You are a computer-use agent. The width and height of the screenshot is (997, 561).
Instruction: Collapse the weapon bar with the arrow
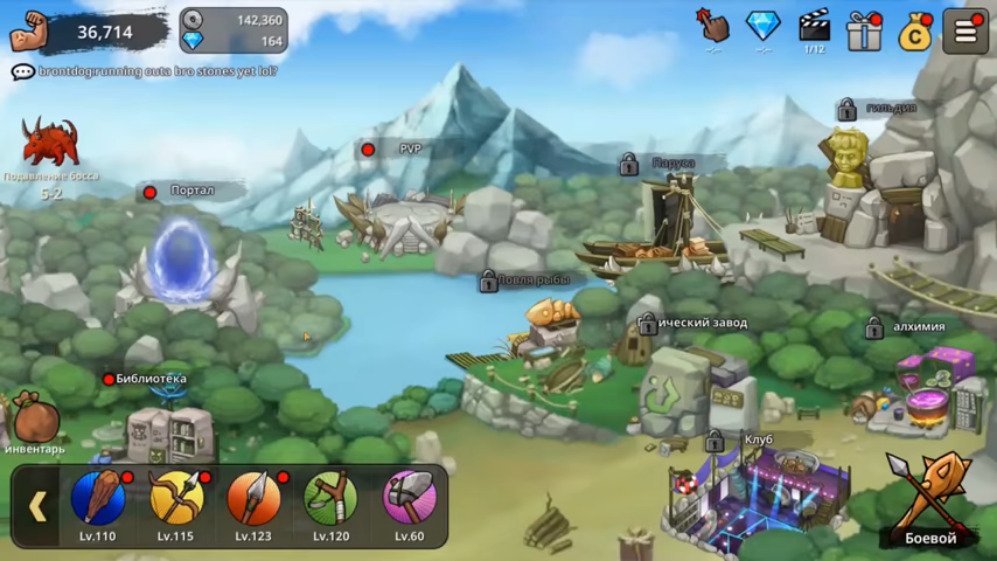pyautogui.click(x=37, y=507)
